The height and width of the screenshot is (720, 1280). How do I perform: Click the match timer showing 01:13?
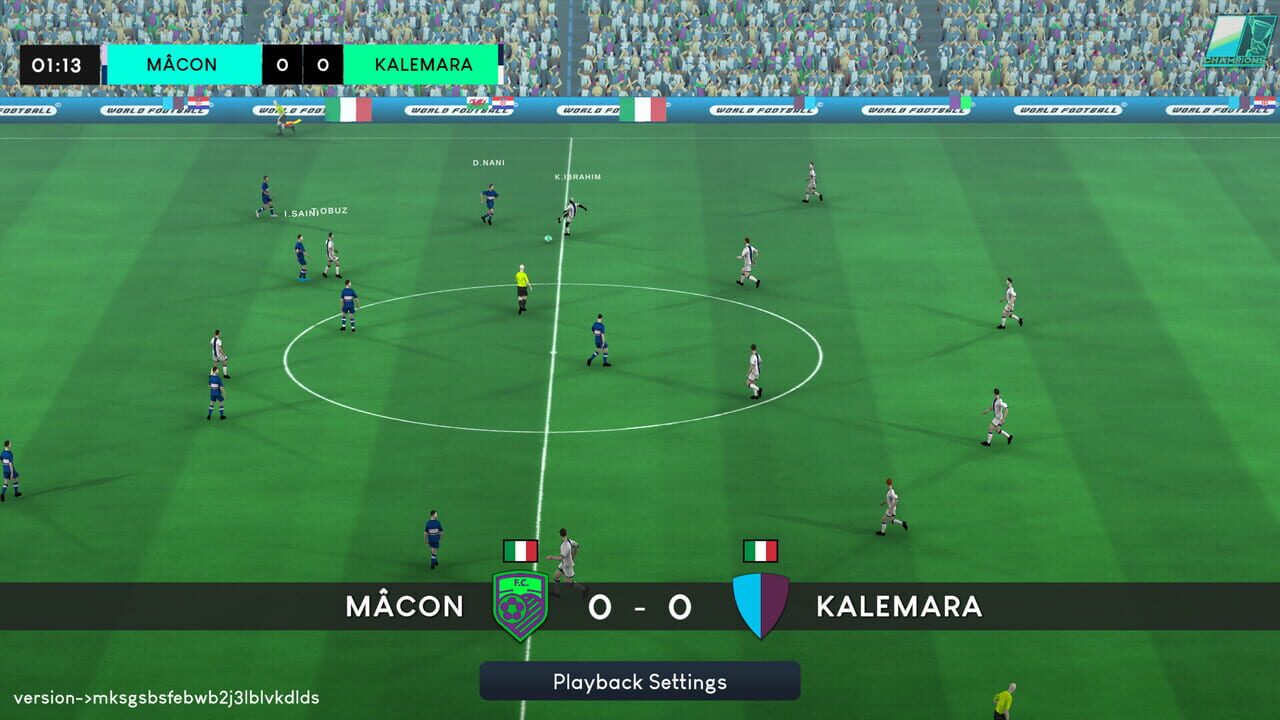(58, 63)
